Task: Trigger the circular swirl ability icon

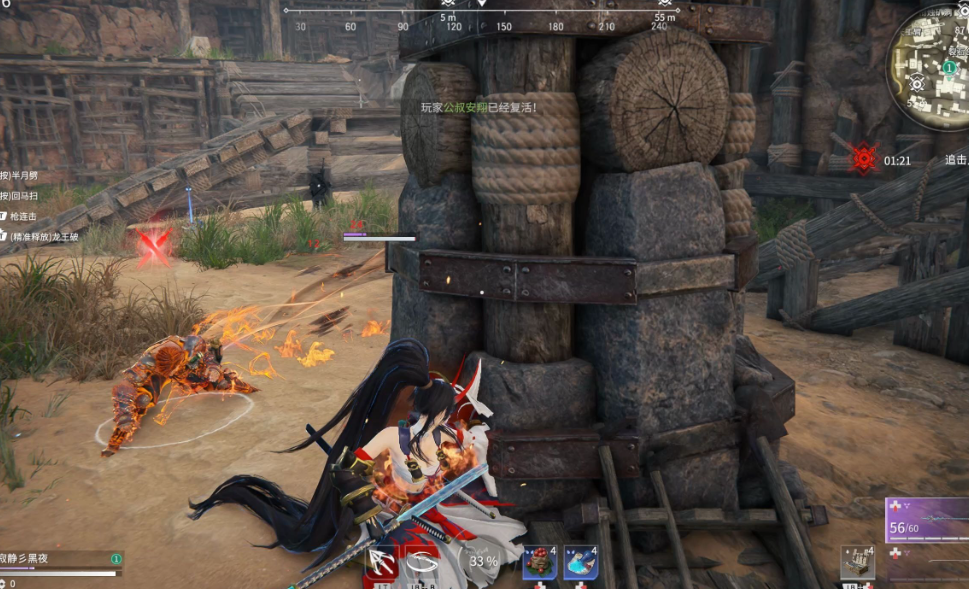Action: (426, 562)
